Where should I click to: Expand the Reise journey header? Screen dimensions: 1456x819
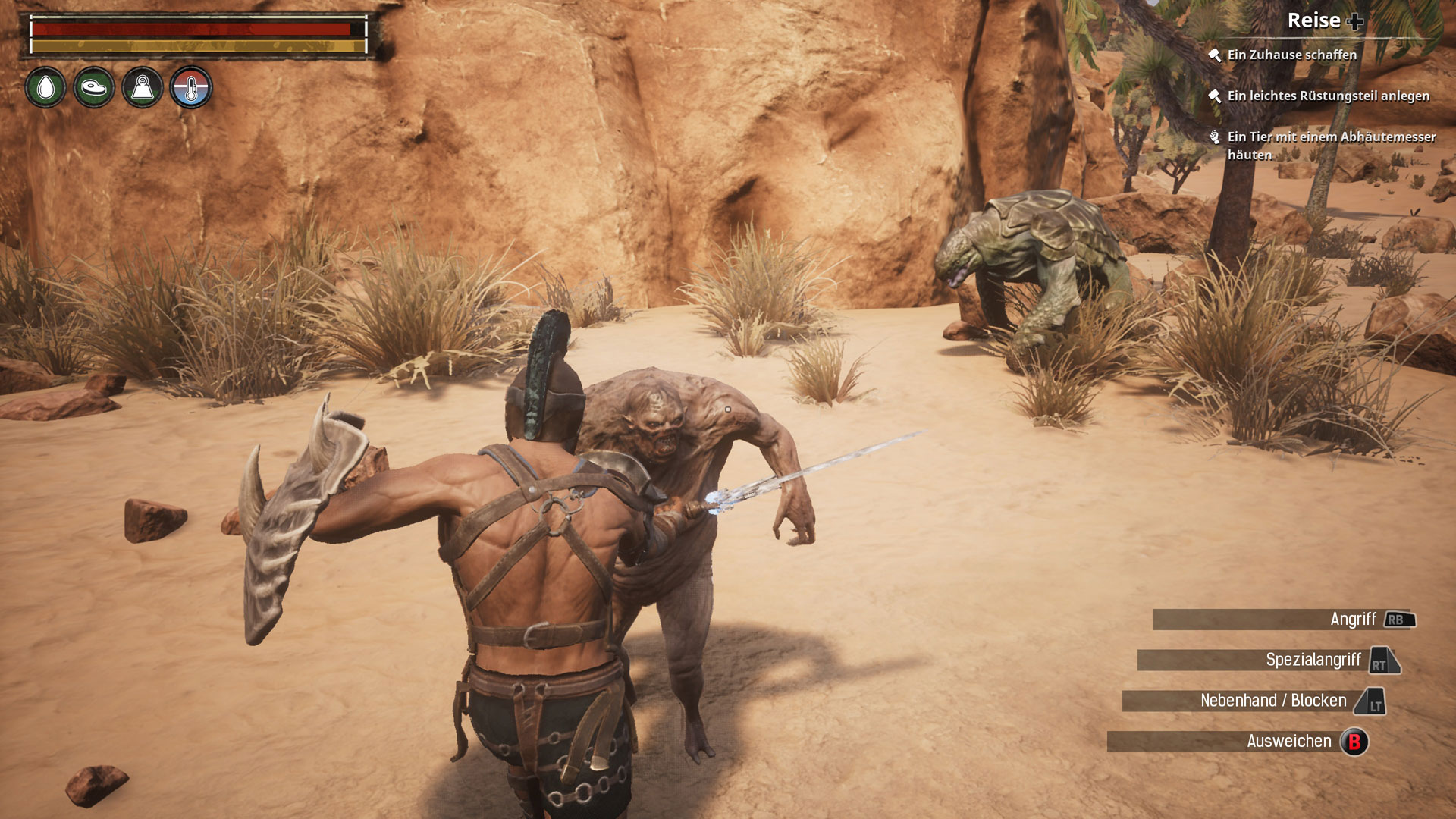[1323, 21]
